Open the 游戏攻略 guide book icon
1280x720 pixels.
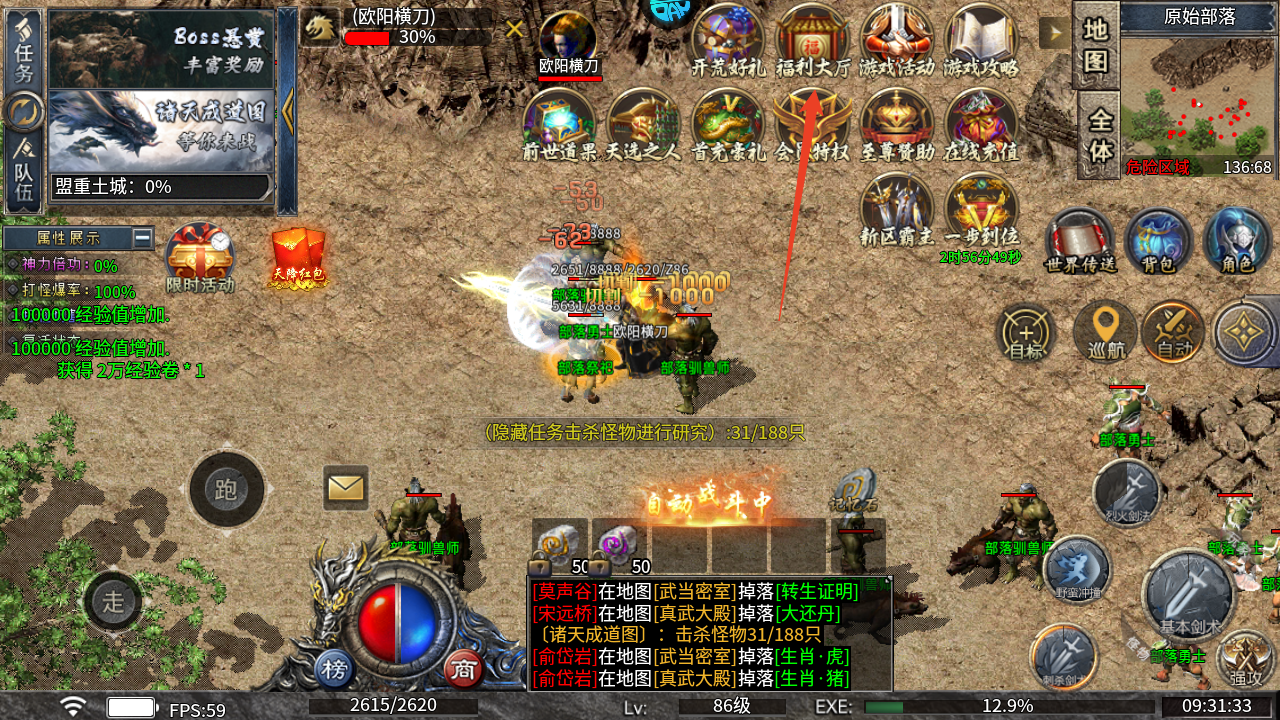[x=981, y=40]
